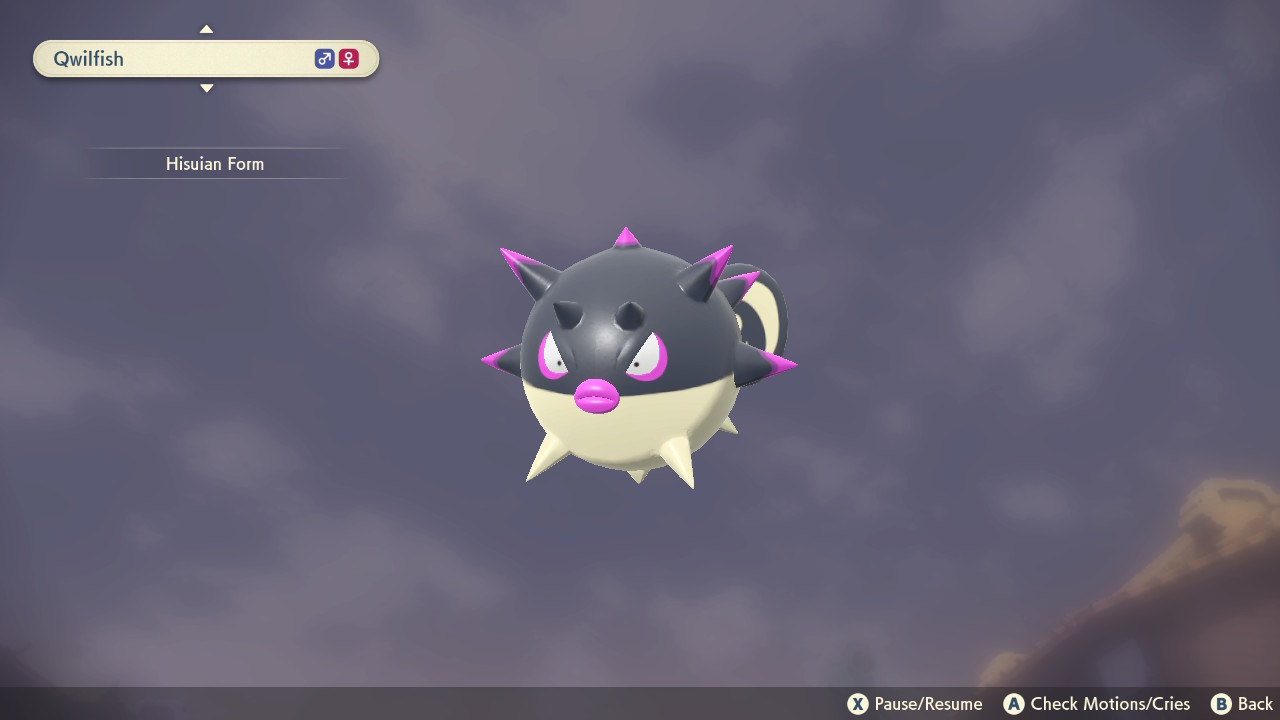Screen dimensions: 1280x720
Task: Click the male symbol inside its blue badge
Action: coord(324,58)
